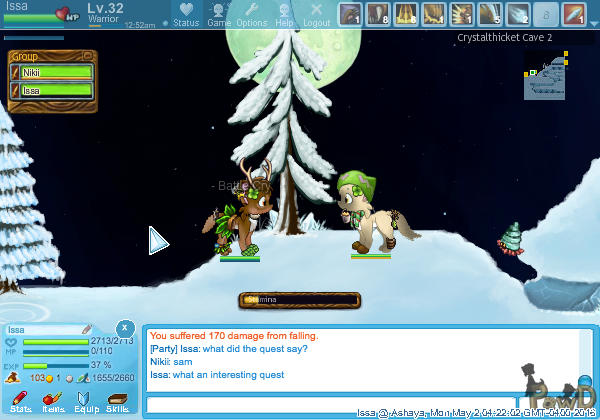Open the Help menu
This screenshot has height=420, width=600.
point(284,14)
